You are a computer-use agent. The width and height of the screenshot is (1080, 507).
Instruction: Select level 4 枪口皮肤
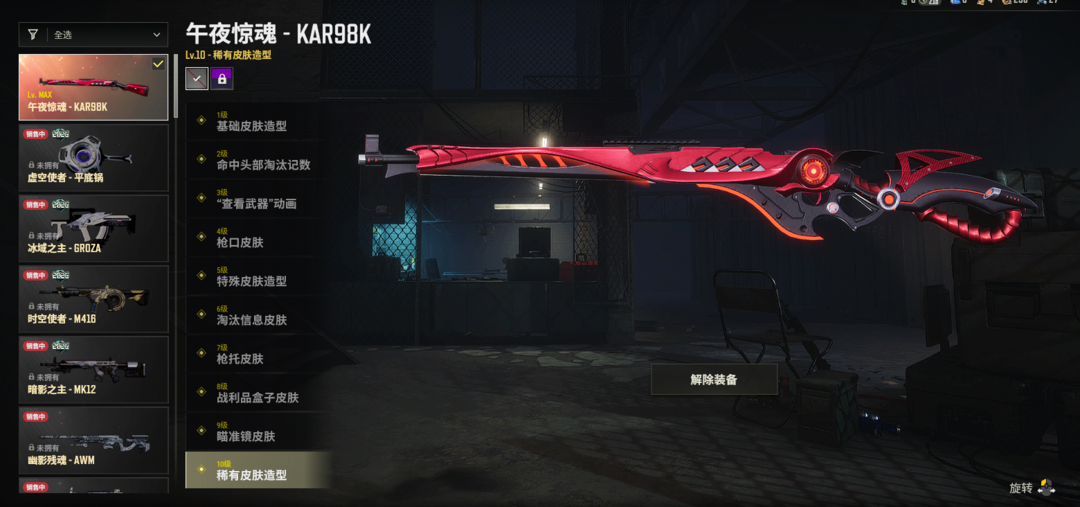[255, 239]
